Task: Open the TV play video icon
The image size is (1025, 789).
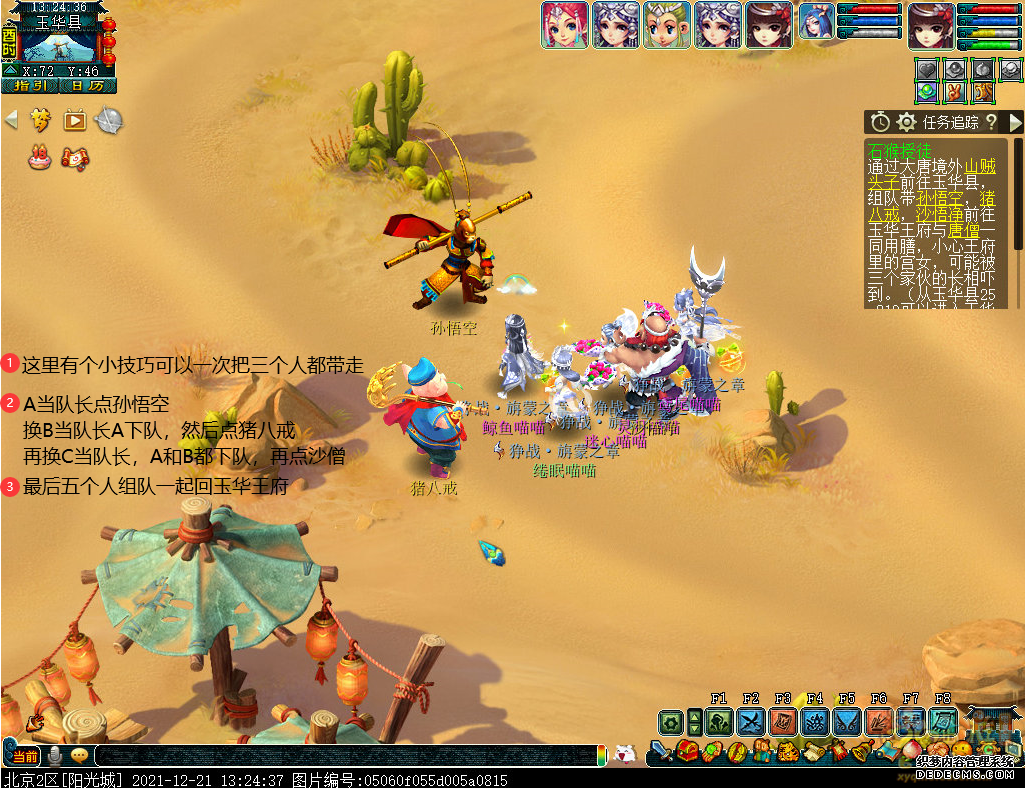Action: pos(75,121)
